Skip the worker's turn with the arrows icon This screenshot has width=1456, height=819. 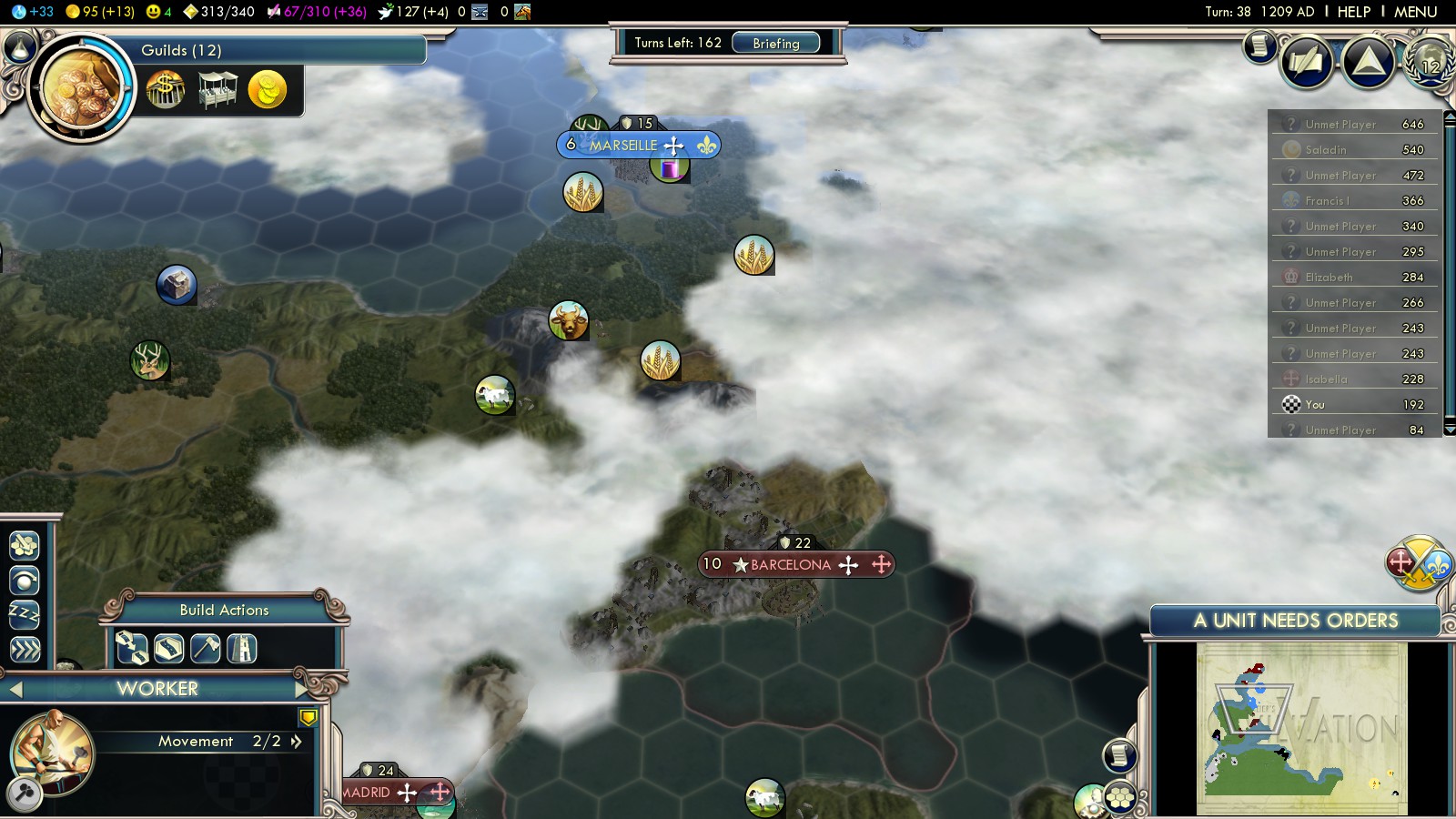25,649
